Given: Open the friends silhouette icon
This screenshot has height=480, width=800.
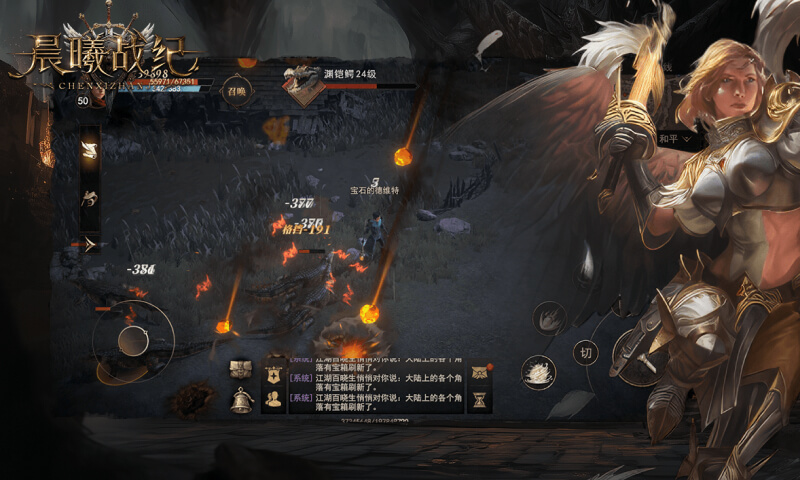Looking at the screenshot, I should [271, 400].
